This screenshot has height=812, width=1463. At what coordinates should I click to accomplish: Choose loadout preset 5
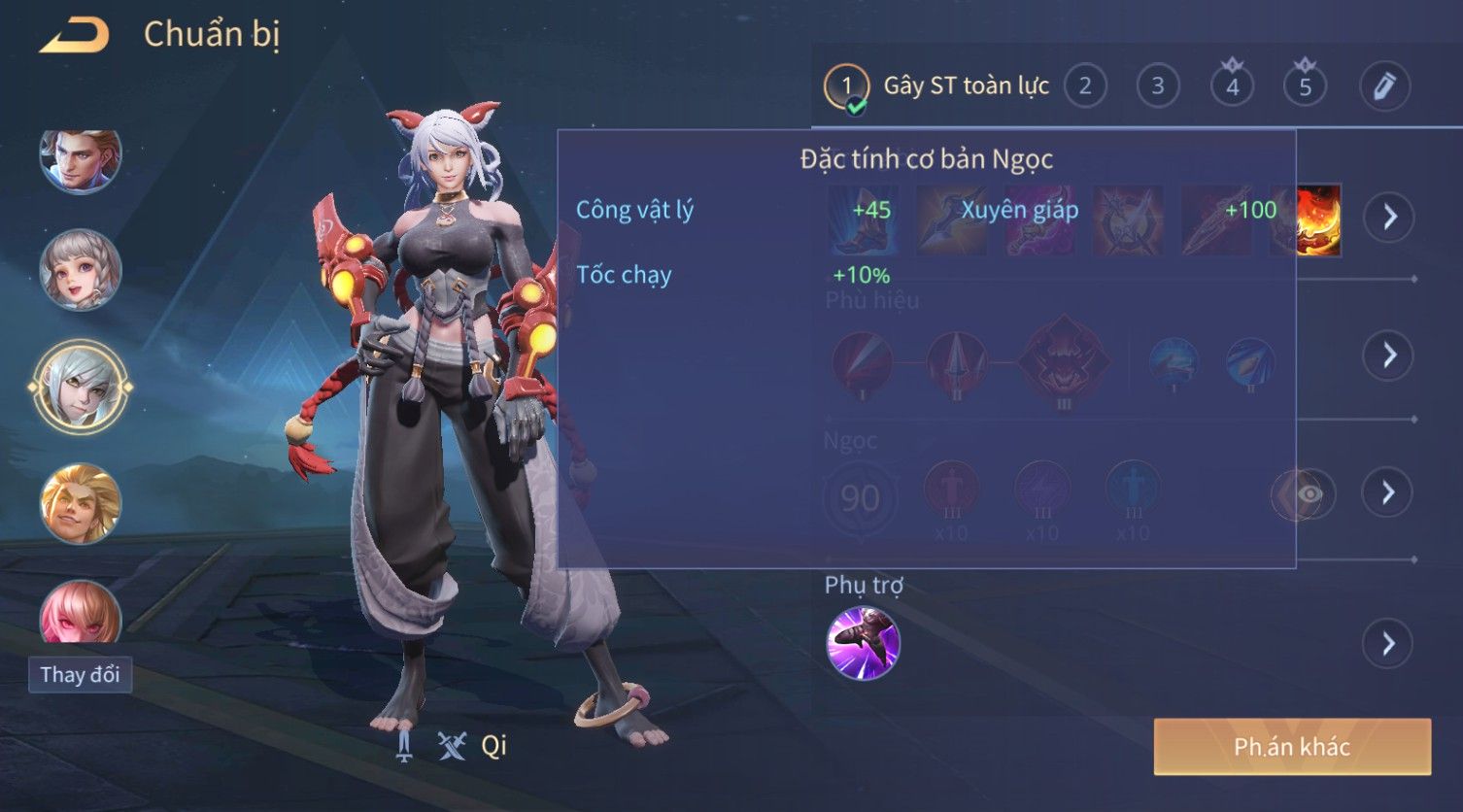(1305, 86)
